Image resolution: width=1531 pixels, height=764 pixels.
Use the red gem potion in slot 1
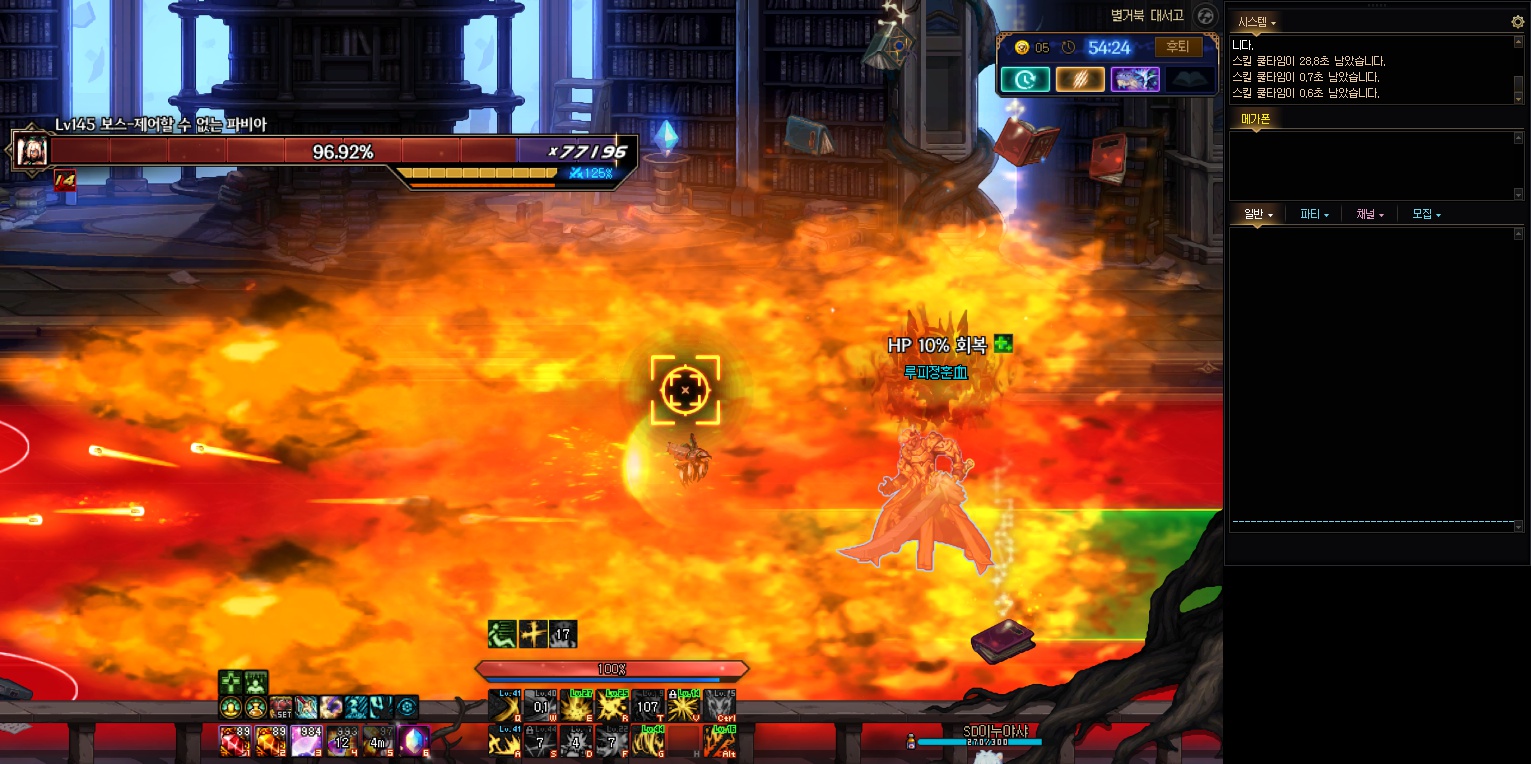(x=234, y=741)
